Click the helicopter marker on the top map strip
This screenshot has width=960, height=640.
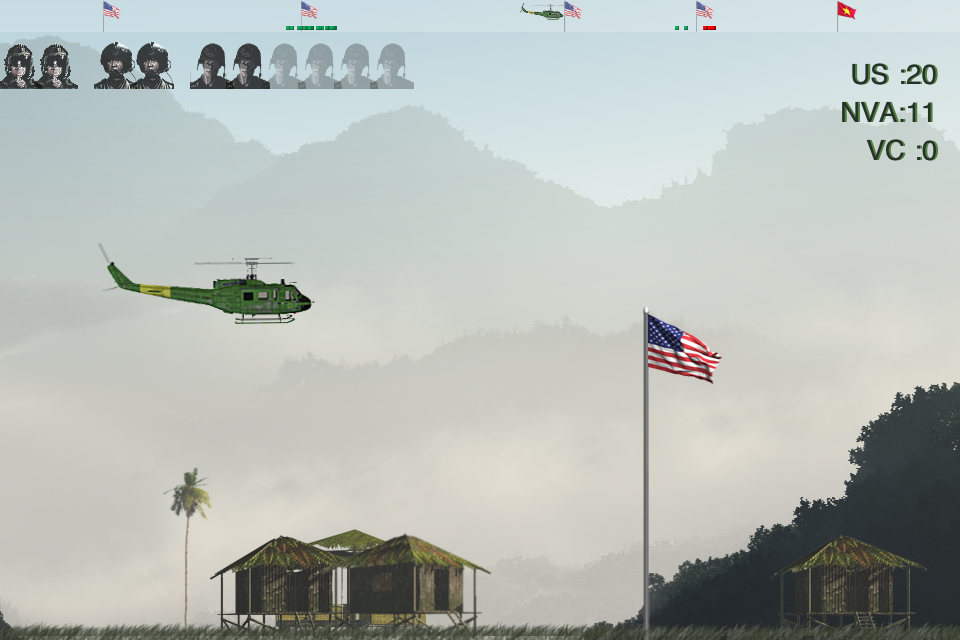click(543, 11)
